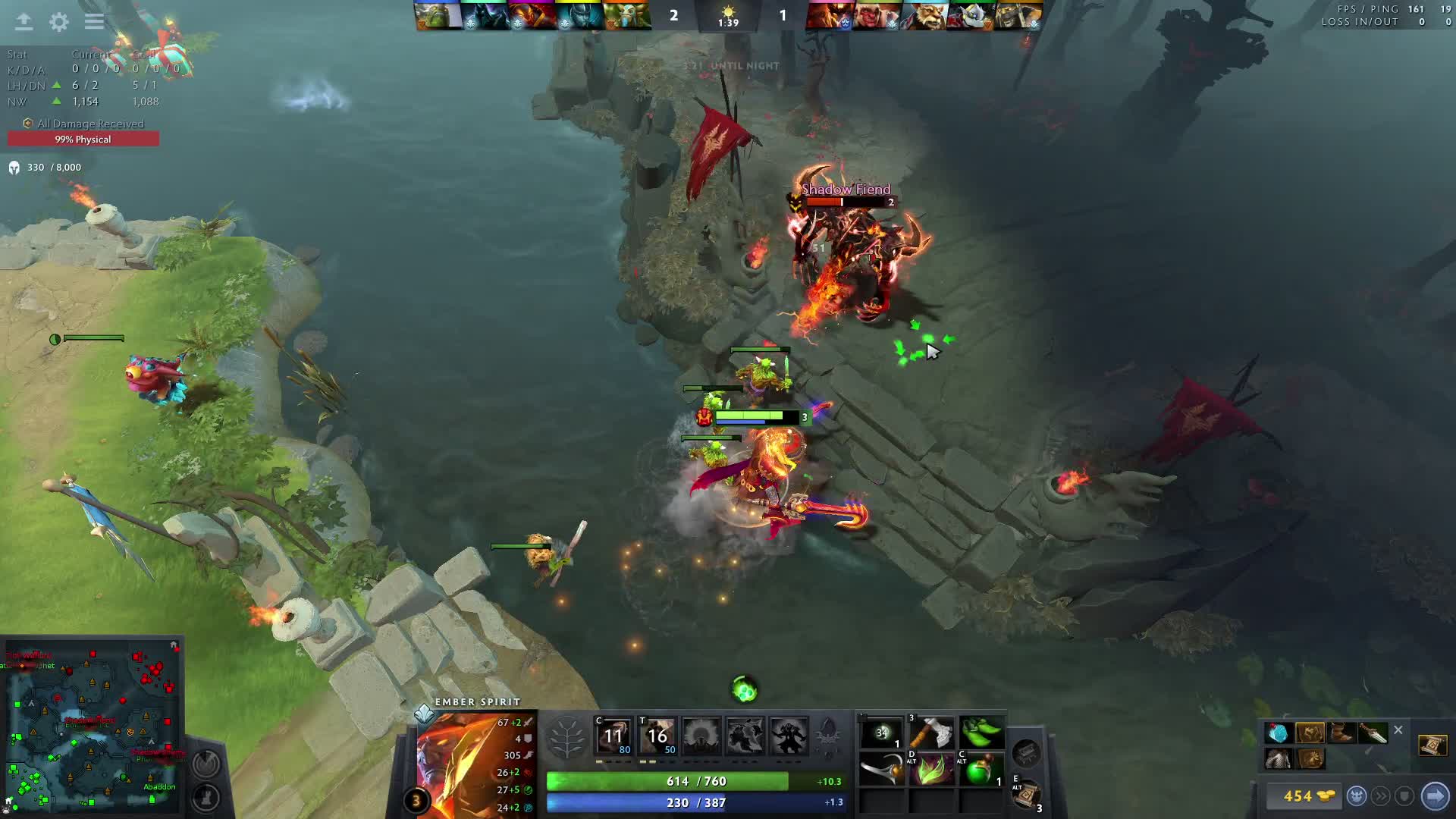
Task: Select Shadow Fiend portrait in top bar
Action: click(830, 15)
